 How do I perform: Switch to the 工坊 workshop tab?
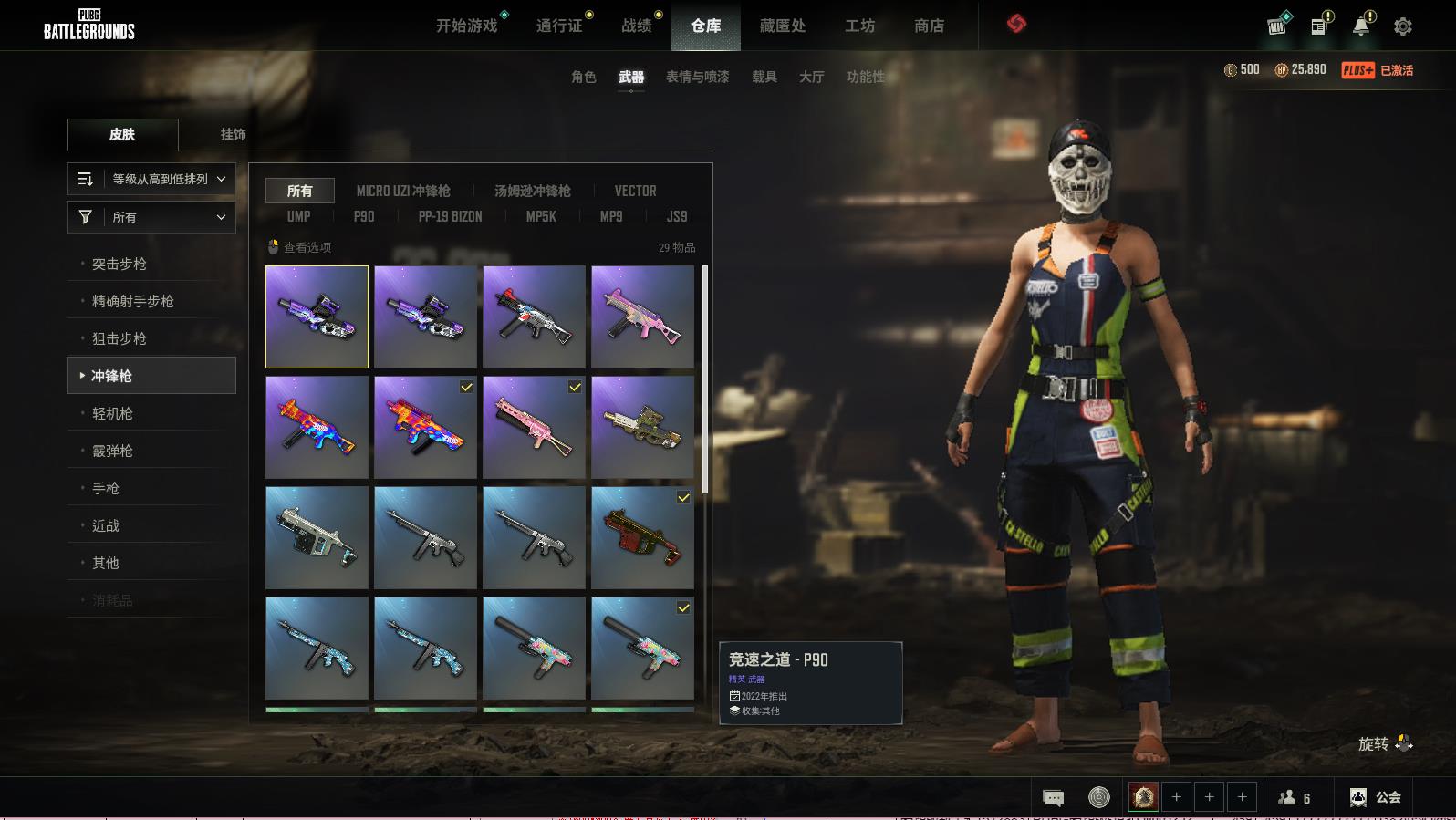tap(859, 26)
